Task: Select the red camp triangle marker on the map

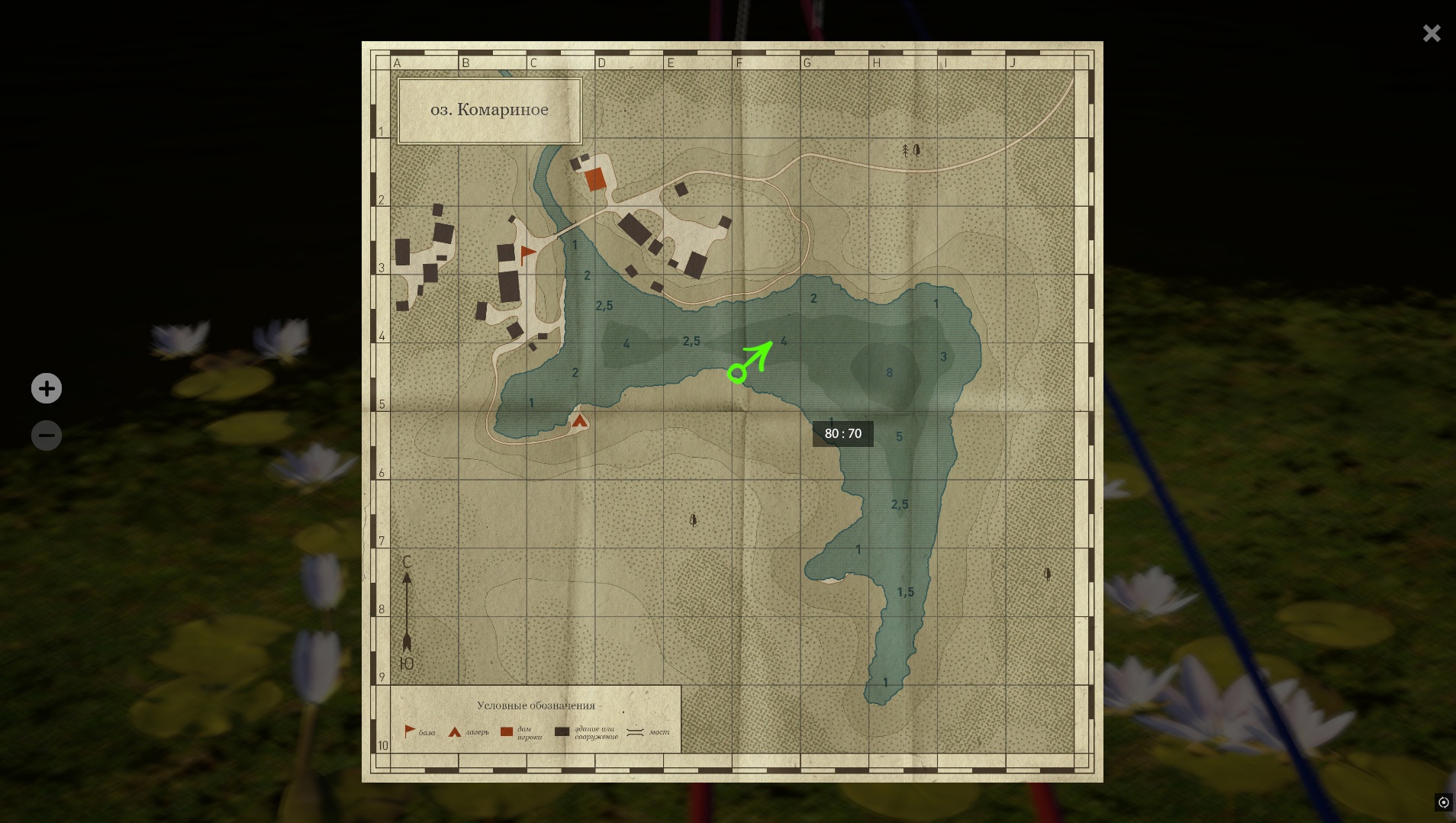Action: [580, 420]
